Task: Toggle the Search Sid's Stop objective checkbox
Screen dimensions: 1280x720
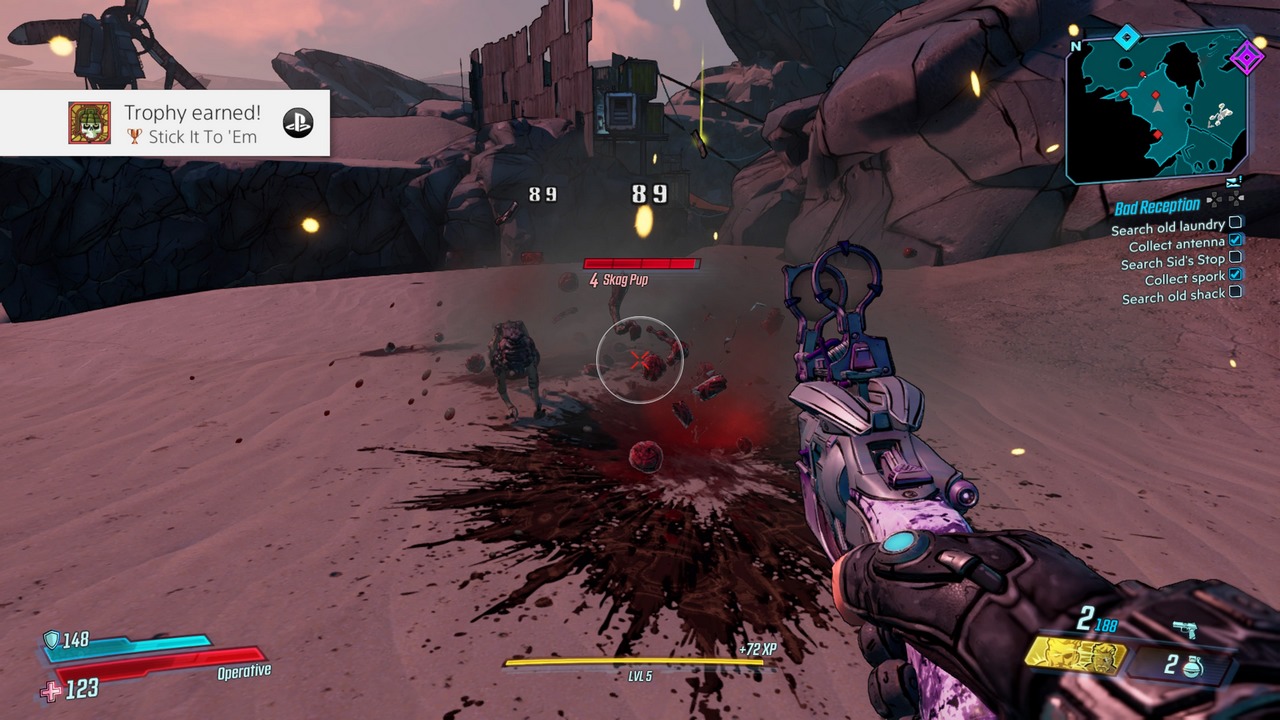Action: pos(1236,257)
